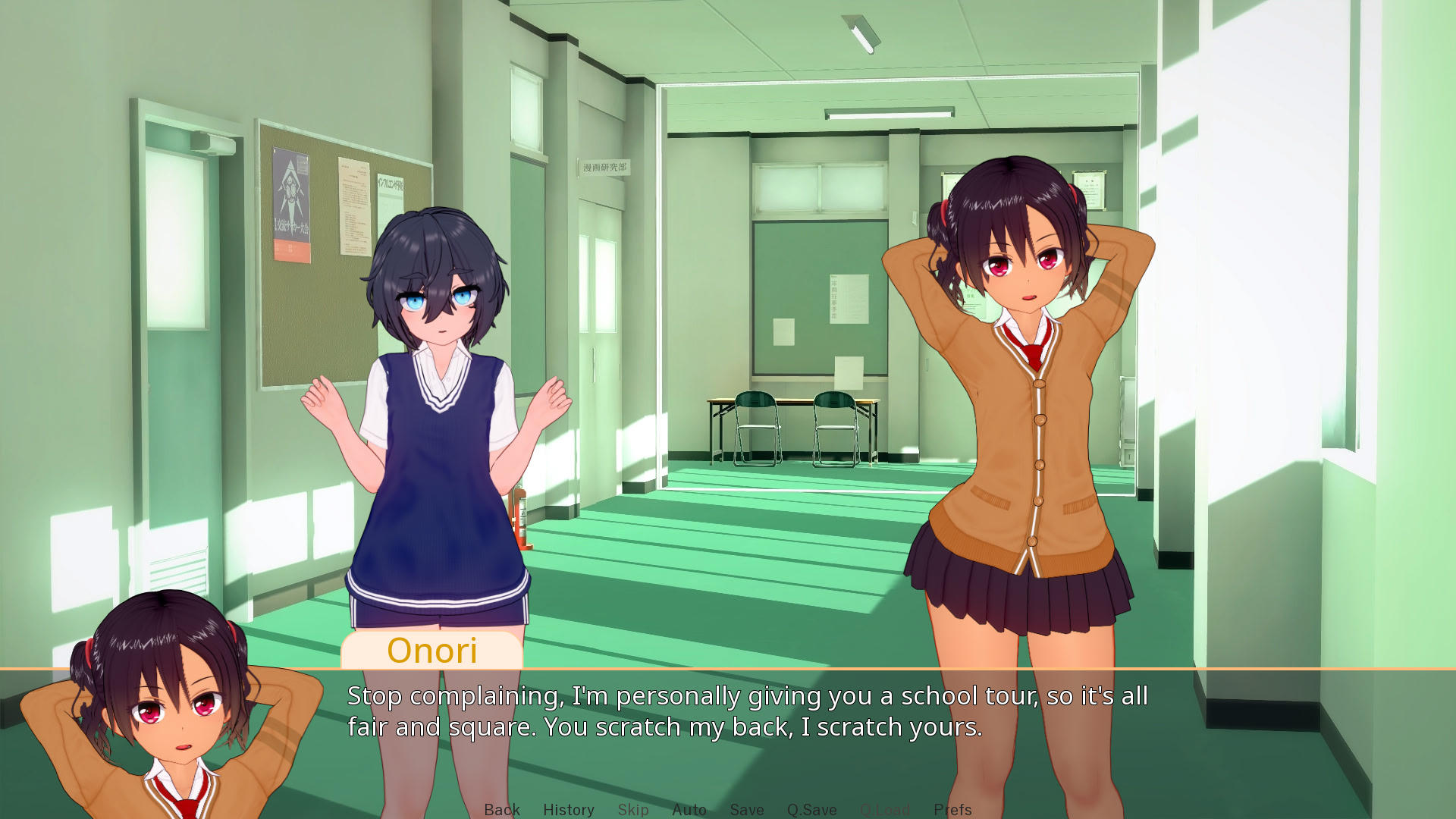Click the dialogue text to continue
The width and height of the screenshot is (1456, 819).
tap(747, 711)
